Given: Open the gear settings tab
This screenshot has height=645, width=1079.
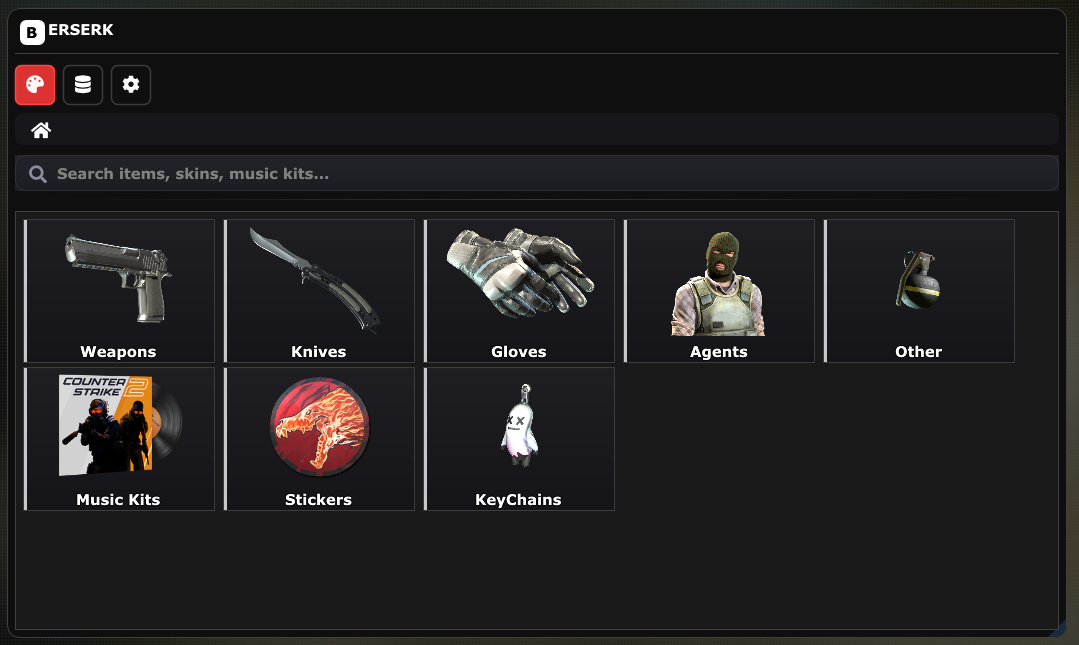Looking at the screenshot, I should point(131,85).
